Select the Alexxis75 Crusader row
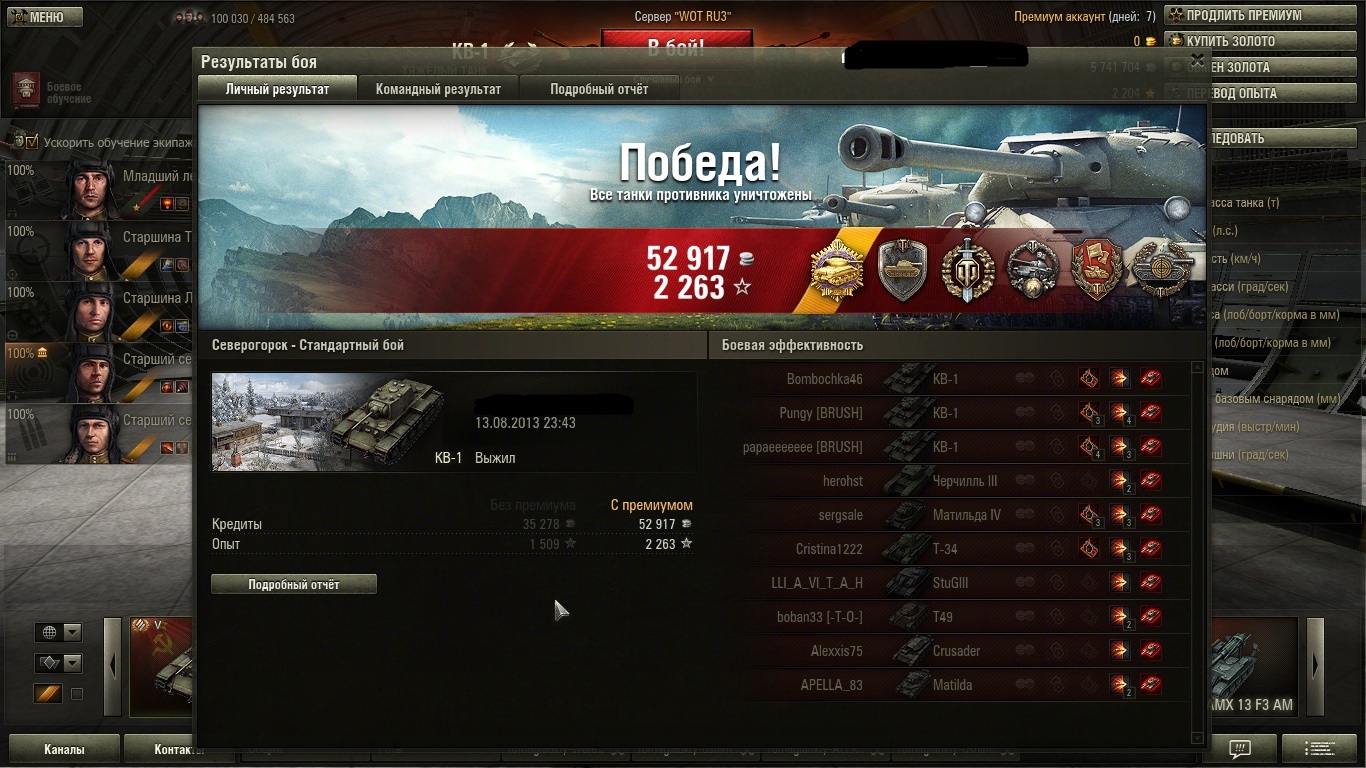 [950, 651]
